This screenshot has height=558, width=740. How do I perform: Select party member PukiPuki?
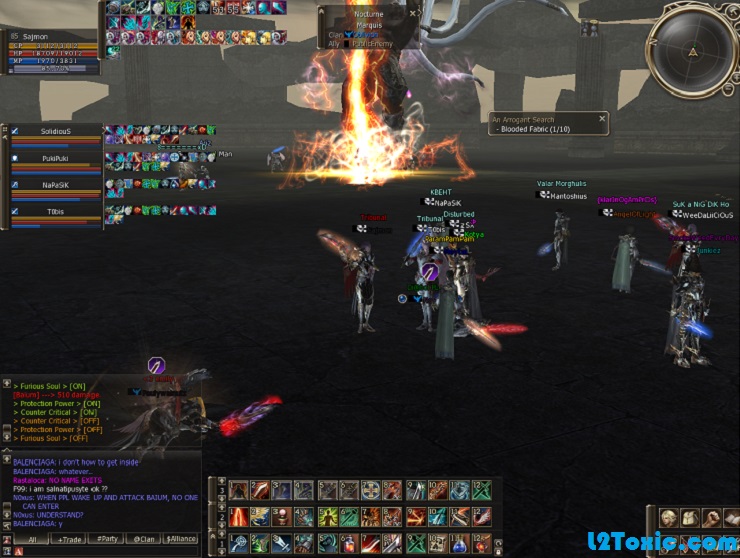tap(56, 160)
